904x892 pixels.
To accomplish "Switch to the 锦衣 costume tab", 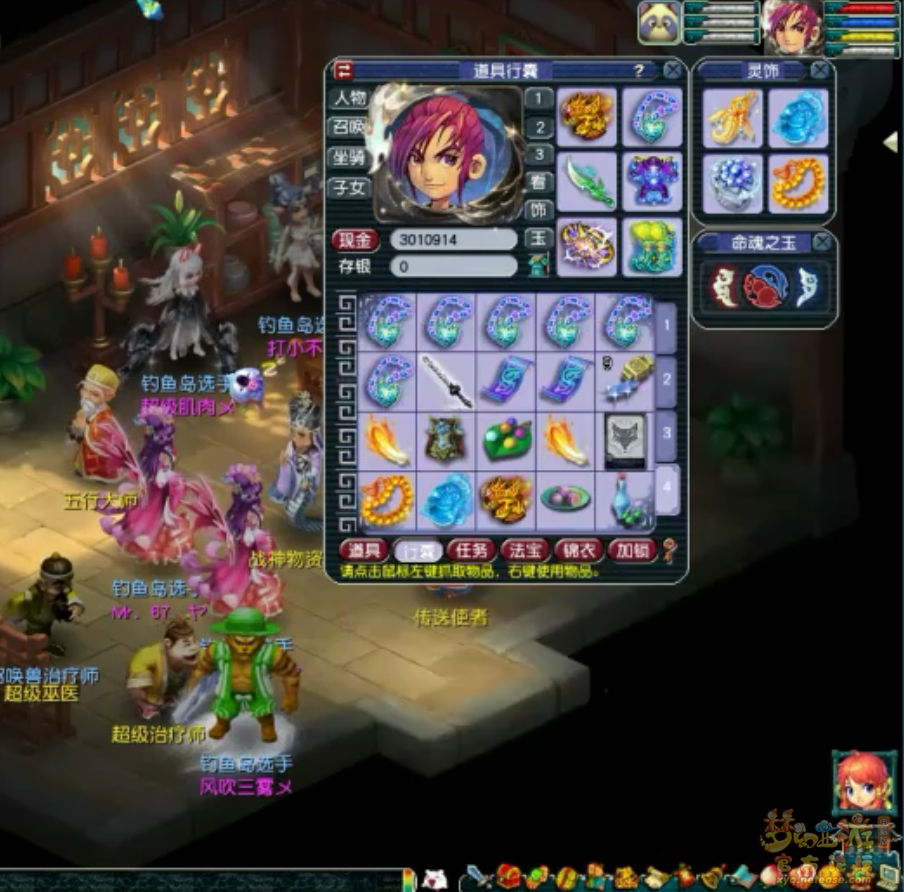I will [578, 550].
